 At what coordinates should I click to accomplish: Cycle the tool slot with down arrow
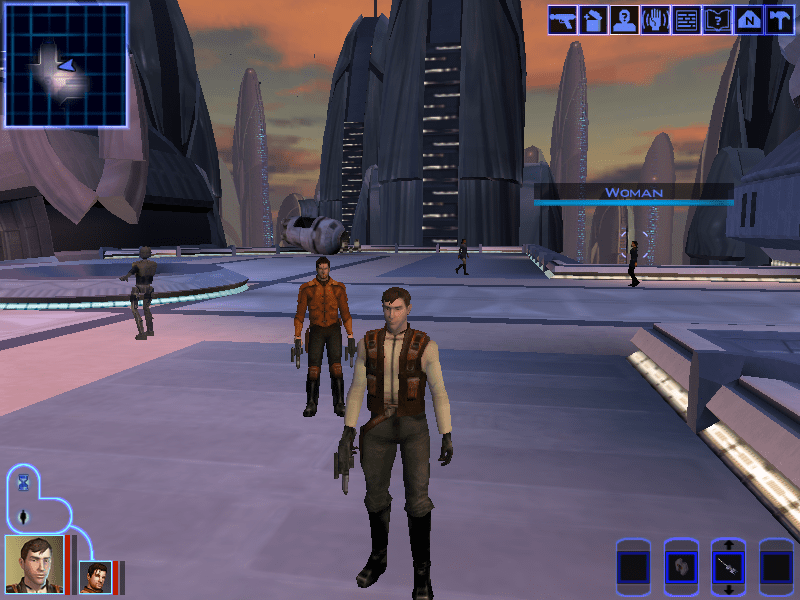728,591
